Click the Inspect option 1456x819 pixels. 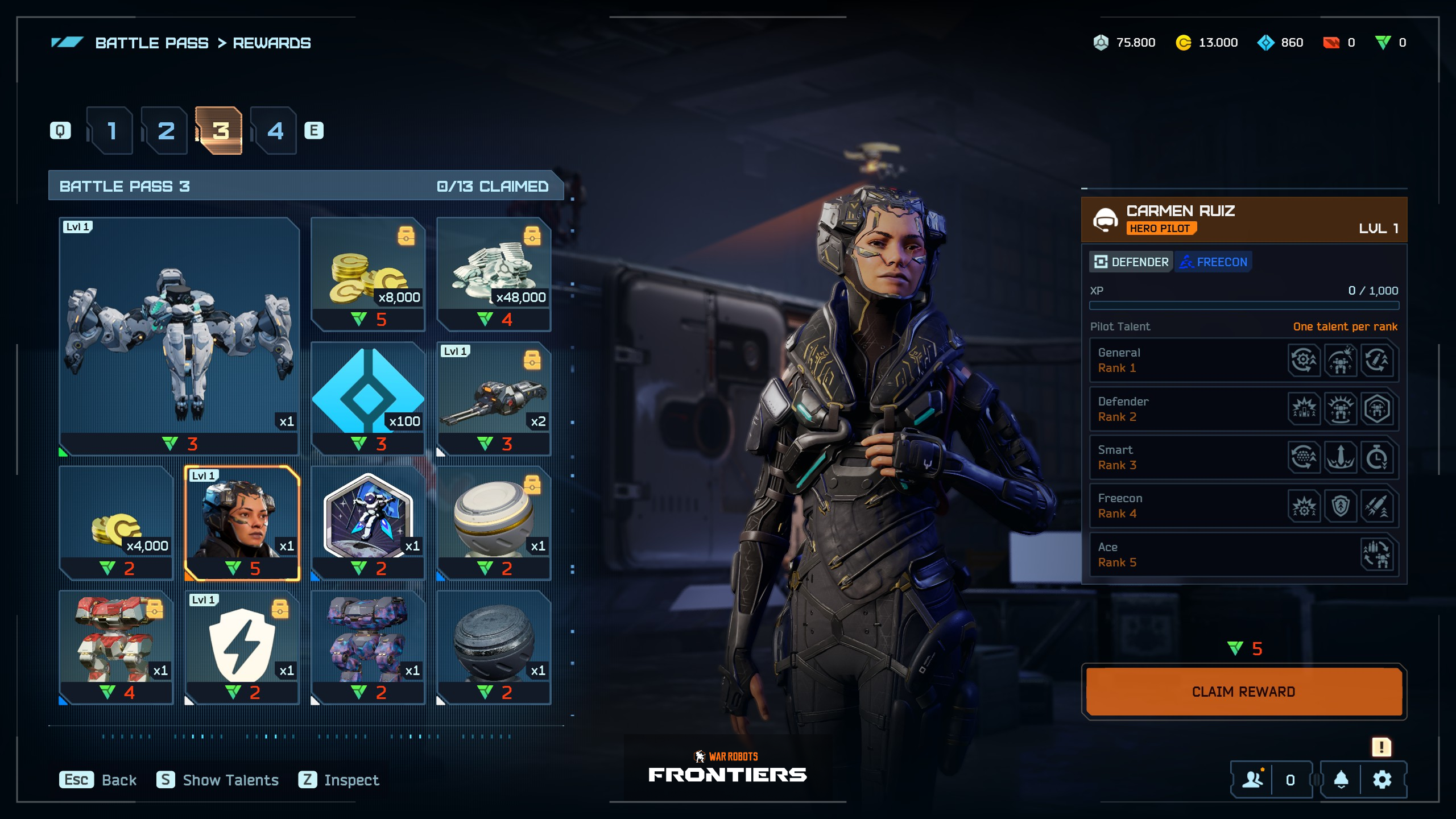point(339,780)
